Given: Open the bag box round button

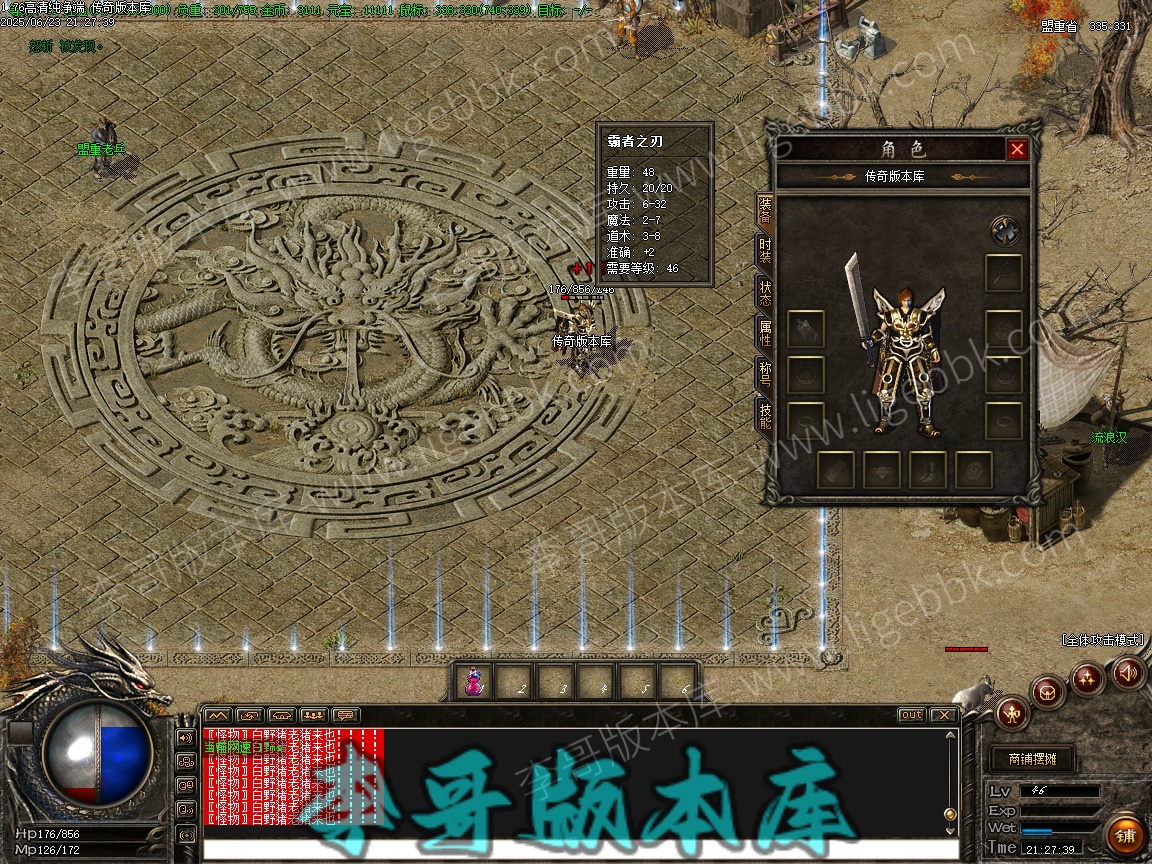Looking at the screenshot, I should click(x=1047, y=691).
